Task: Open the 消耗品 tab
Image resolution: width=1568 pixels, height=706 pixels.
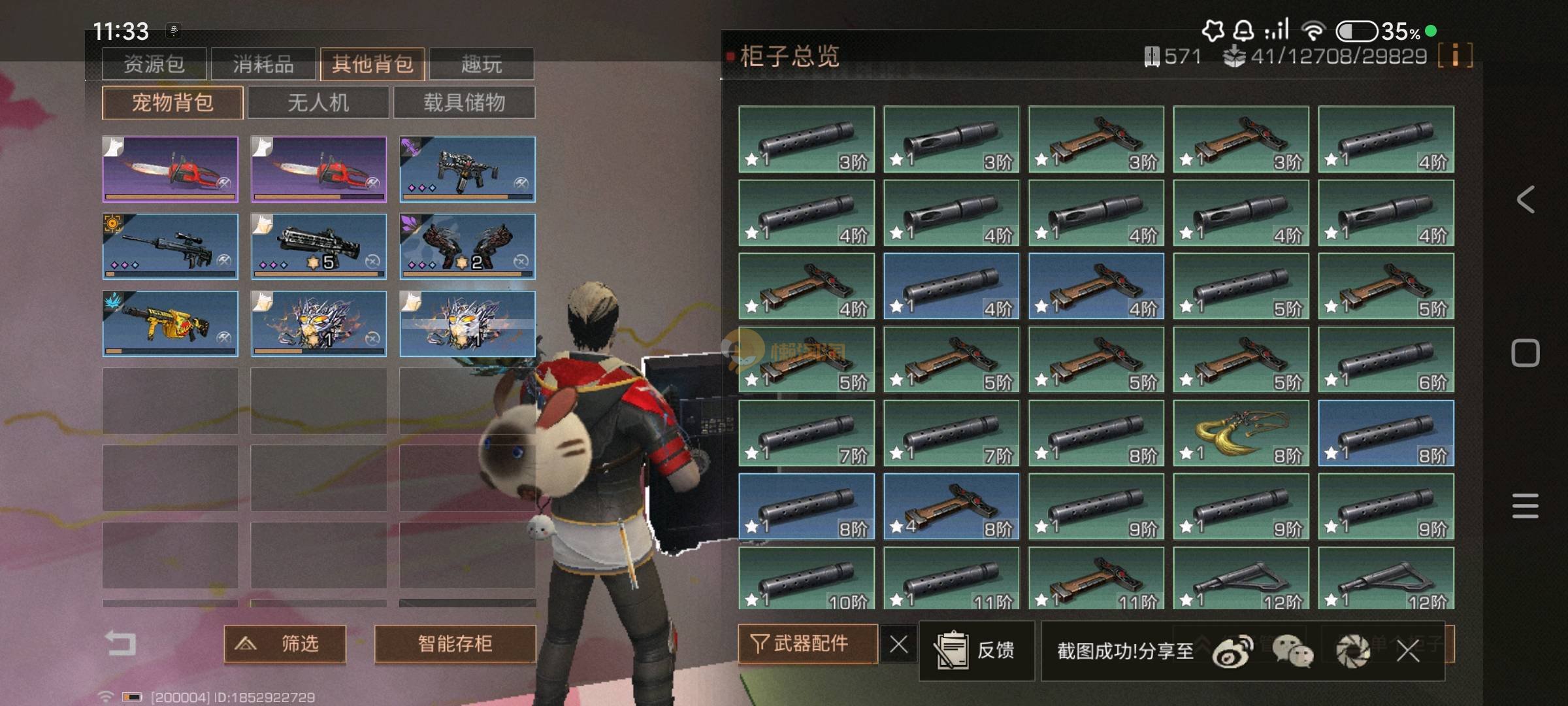Action: pos(263,64)
